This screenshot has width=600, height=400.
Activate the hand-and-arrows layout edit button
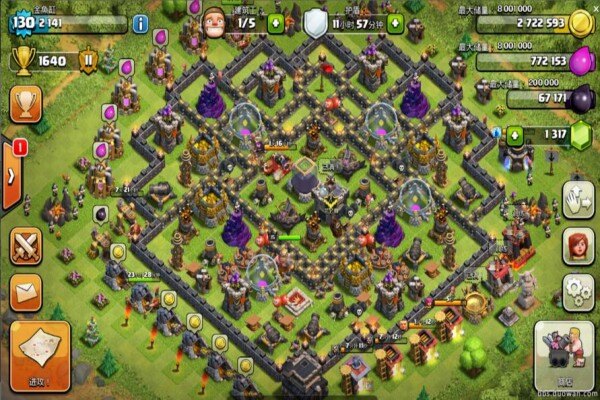pyautogui.click(x=579, y=200)
